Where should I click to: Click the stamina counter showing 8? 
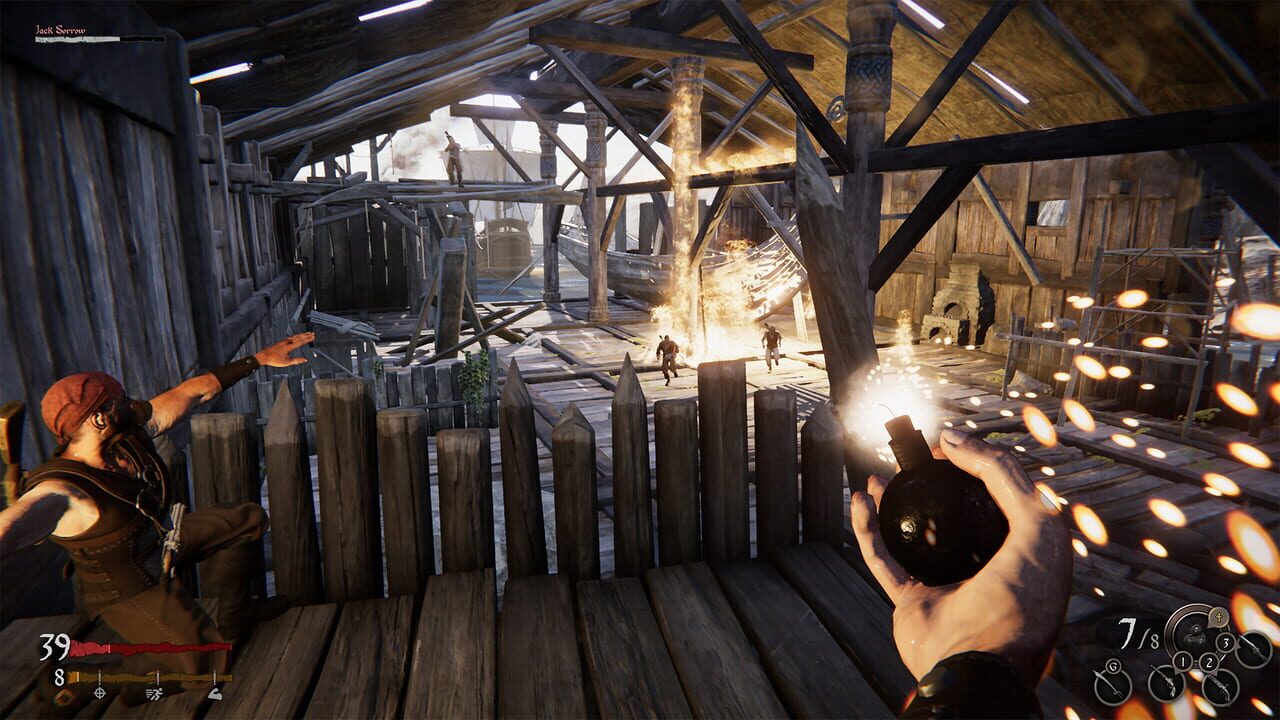click(x=59, y=676)
